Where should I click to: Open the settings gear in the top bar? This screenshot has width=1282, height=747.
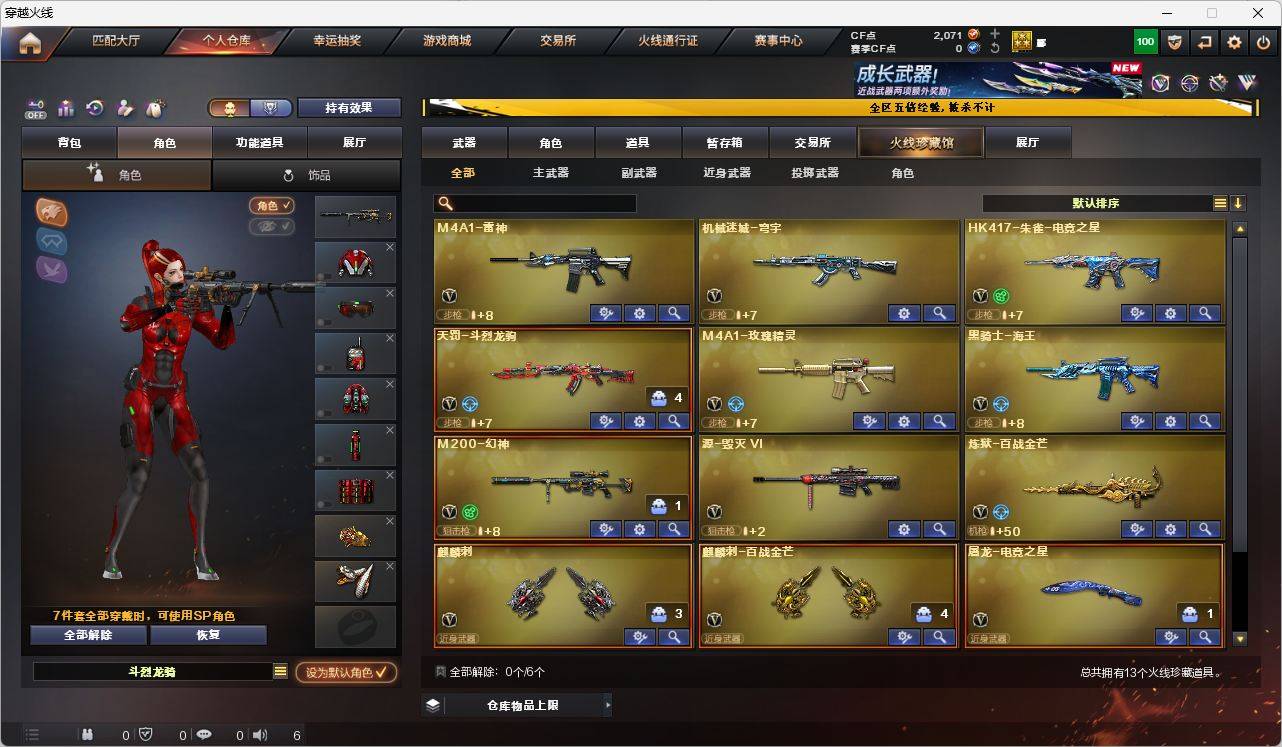coord(1233,41)
